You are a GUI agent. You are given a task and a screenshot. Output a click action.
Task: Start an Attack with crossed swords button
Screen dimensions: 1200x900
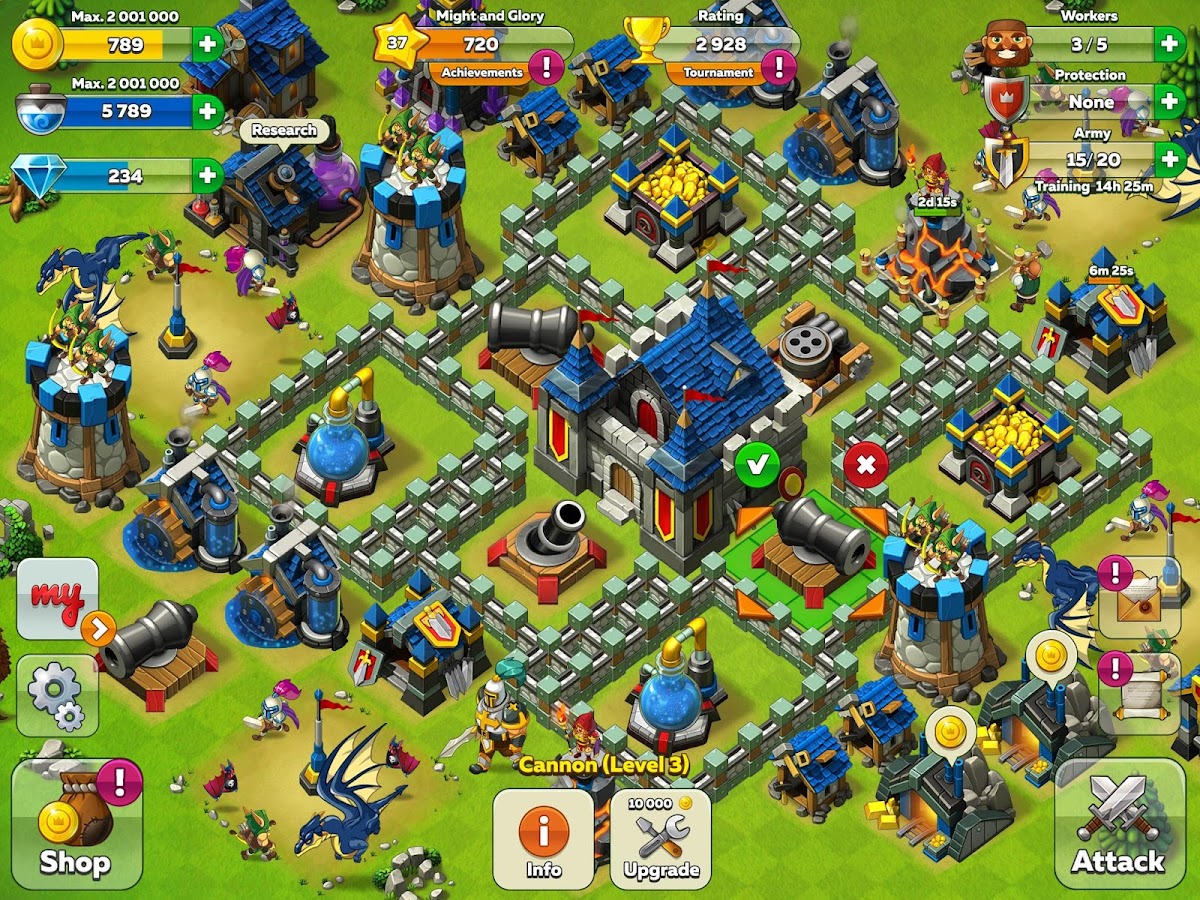pyautogui.click(x=1118, y=823)
